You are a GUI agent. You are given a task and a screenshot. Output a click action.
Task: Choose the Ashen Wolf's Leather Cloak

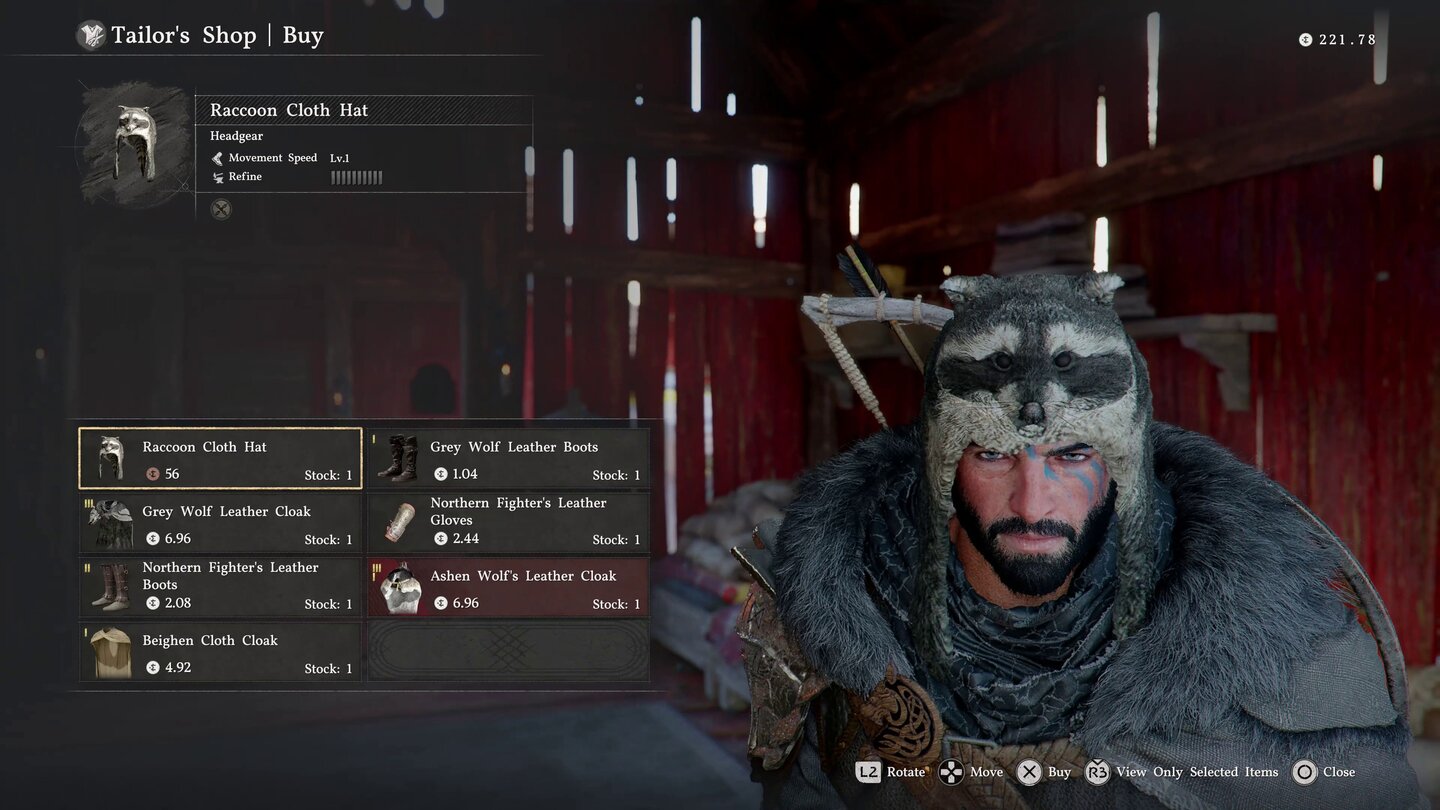tap(508, 587)
